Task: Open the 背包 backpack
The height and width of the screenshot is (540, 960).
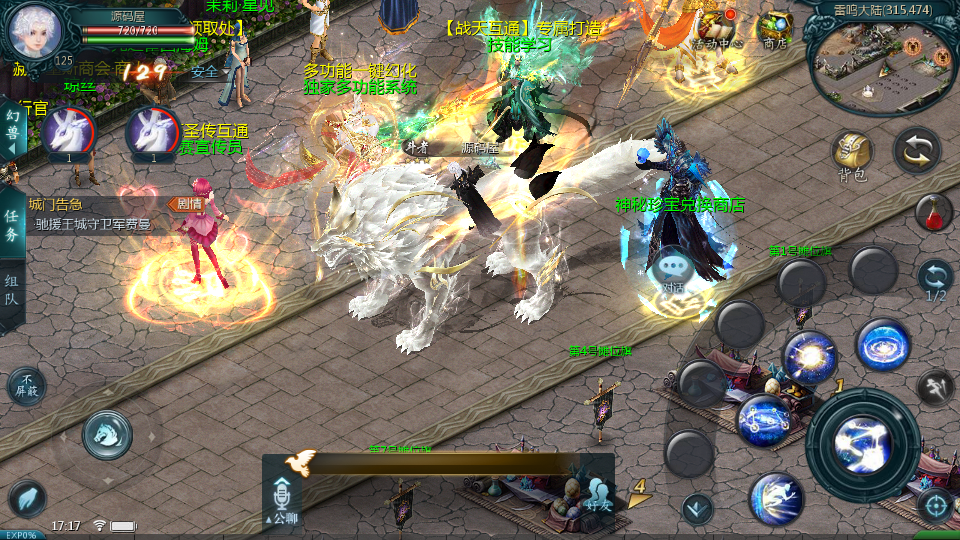Action: point(852,155)
